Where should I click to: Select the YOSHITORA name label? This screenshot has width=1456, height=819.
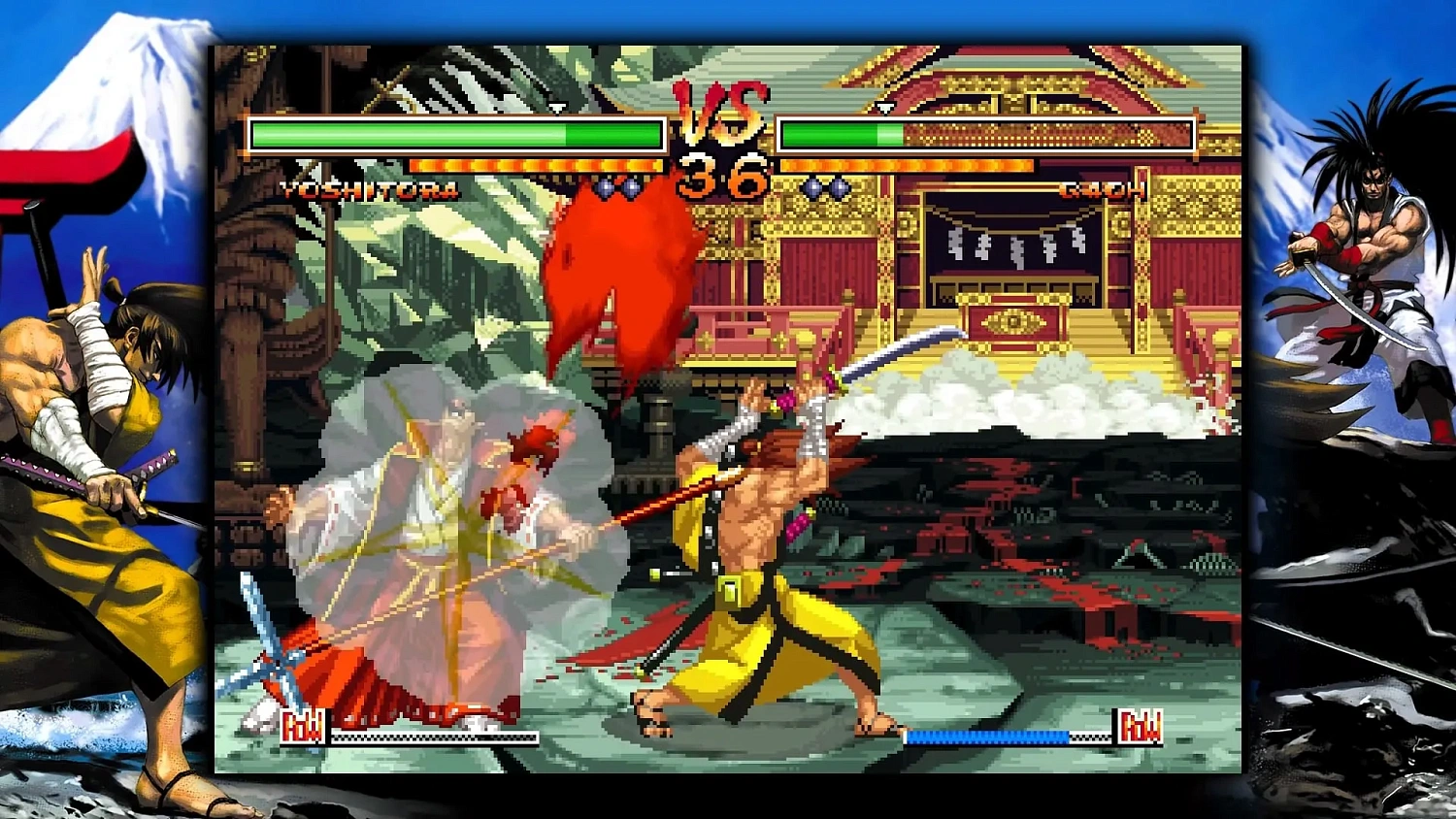[x=369, y=190]
